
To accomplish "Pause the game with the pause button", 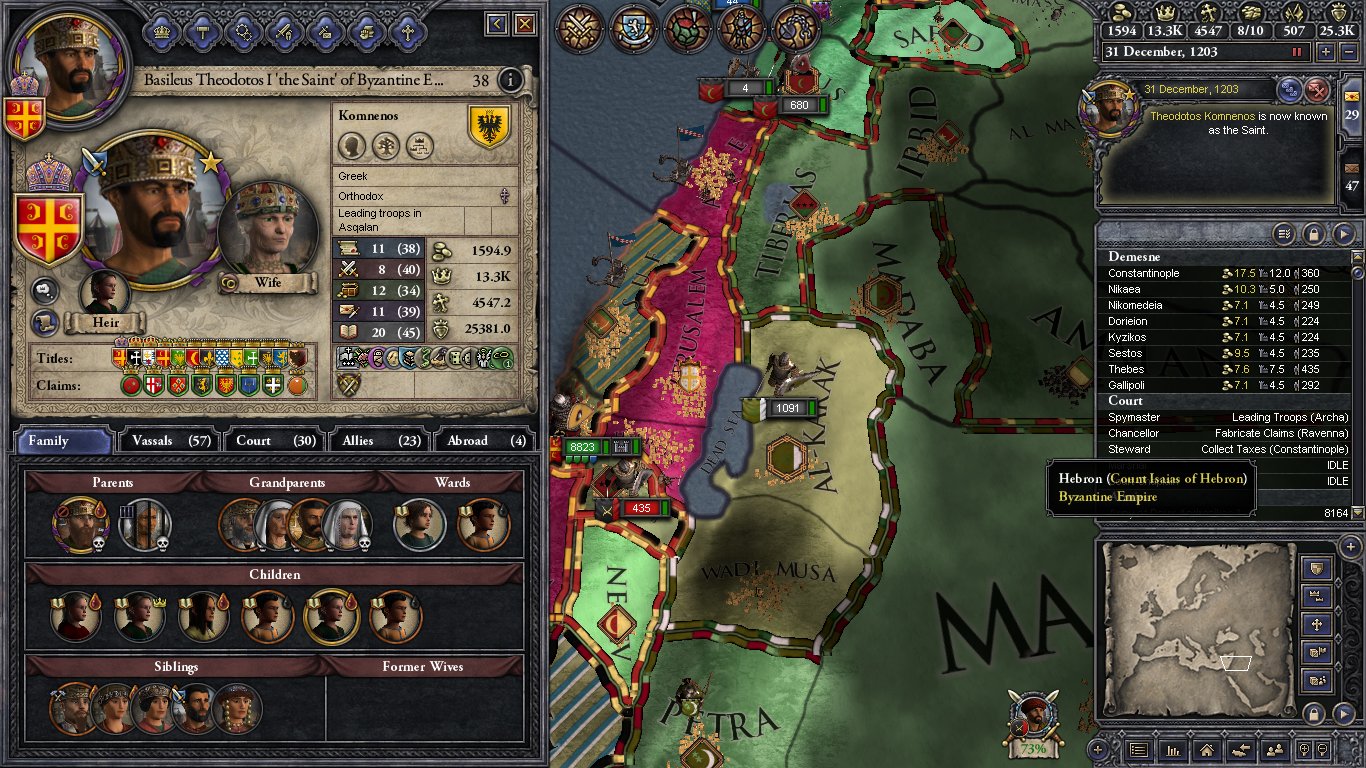I will 1298,52.
